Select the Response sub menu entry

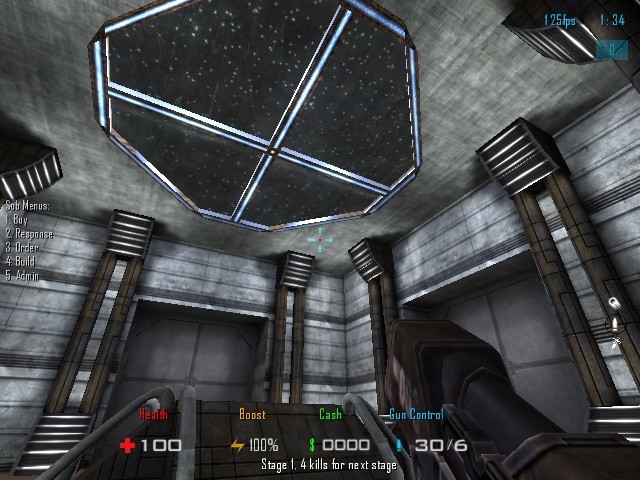point(29,233)
